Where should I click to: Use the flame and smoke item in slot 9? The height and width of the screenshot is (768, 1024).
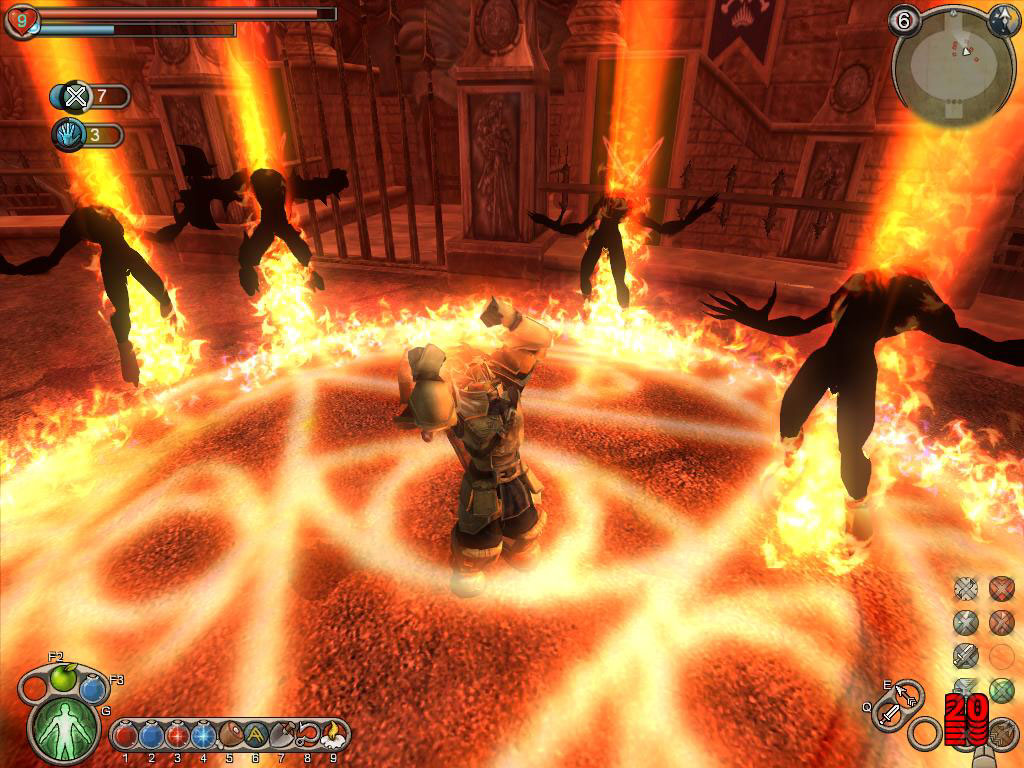pos(332,736)
